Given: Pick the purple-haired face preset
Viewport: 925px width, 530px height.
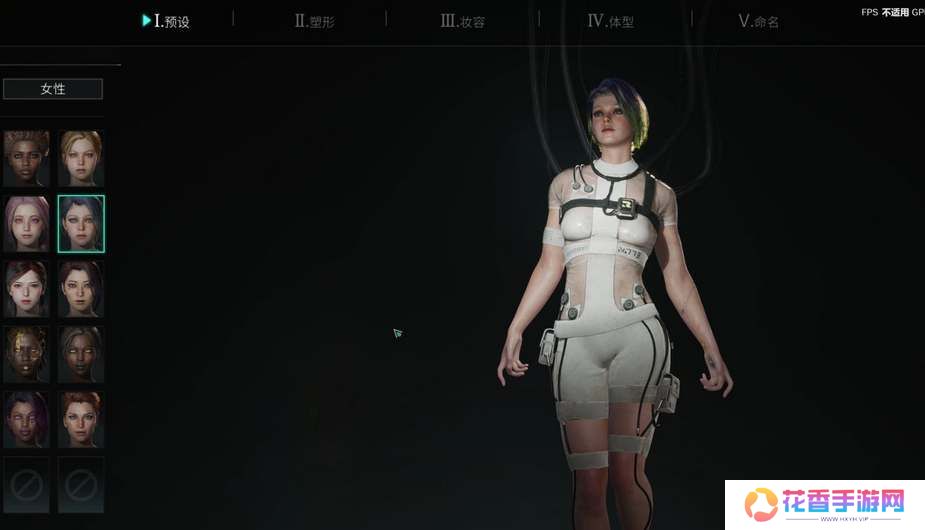Looking at the screenshot, I should coord(26,418).
